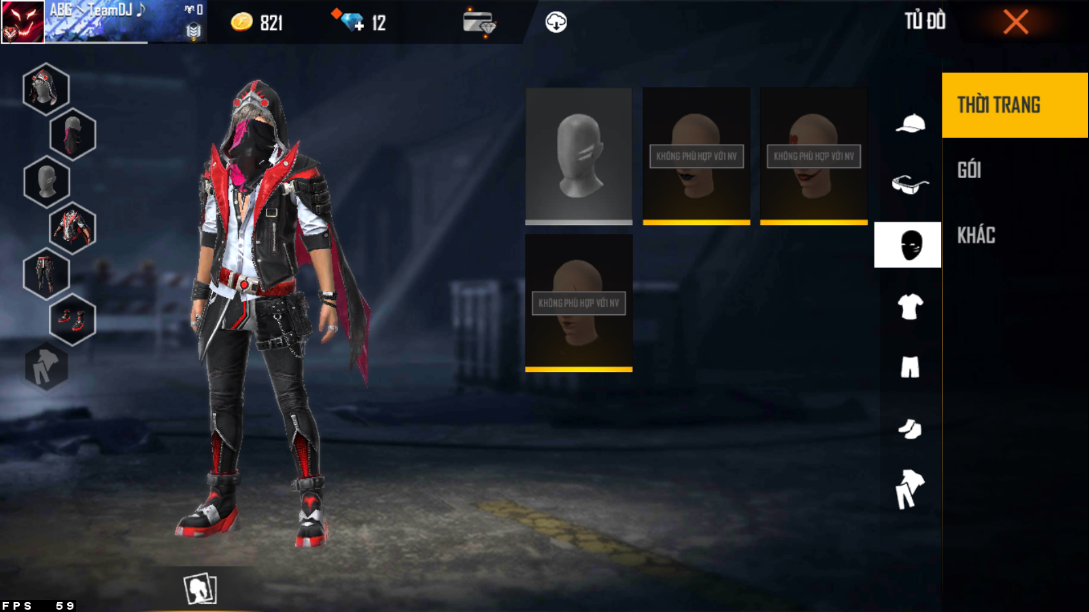Open the face mask category
Image resolution: width=1089 pixels, height=612 pixels.
pos(908,245)
